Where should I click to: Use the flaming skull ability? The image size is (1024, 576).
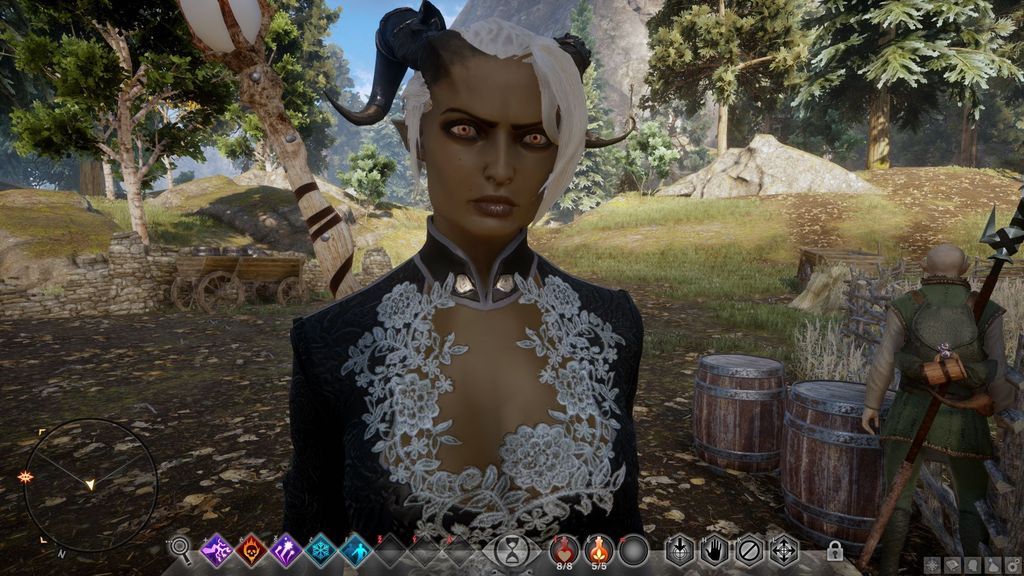point(251,548)
